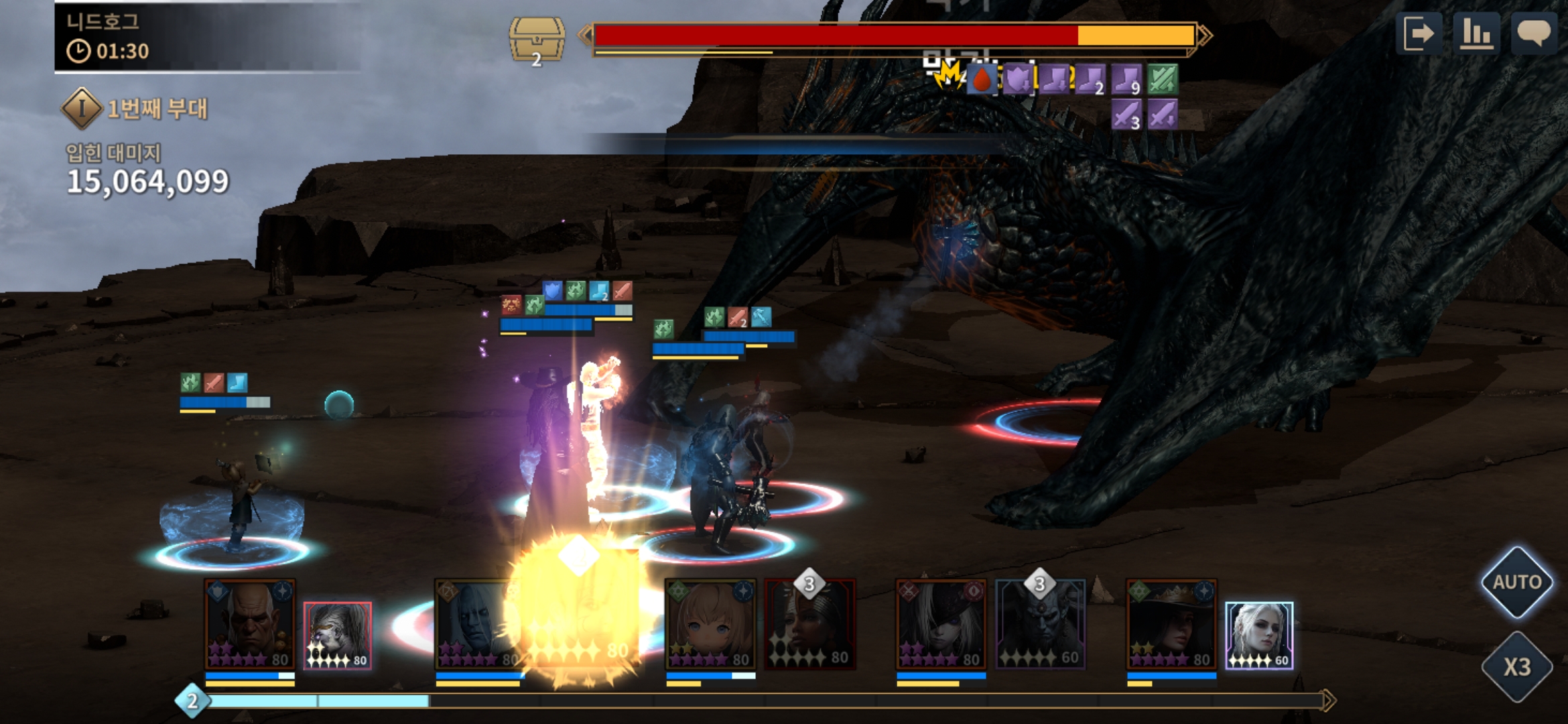
Task: Select the white-haired eyepatch hero portrait
Action: click(941, 624)
